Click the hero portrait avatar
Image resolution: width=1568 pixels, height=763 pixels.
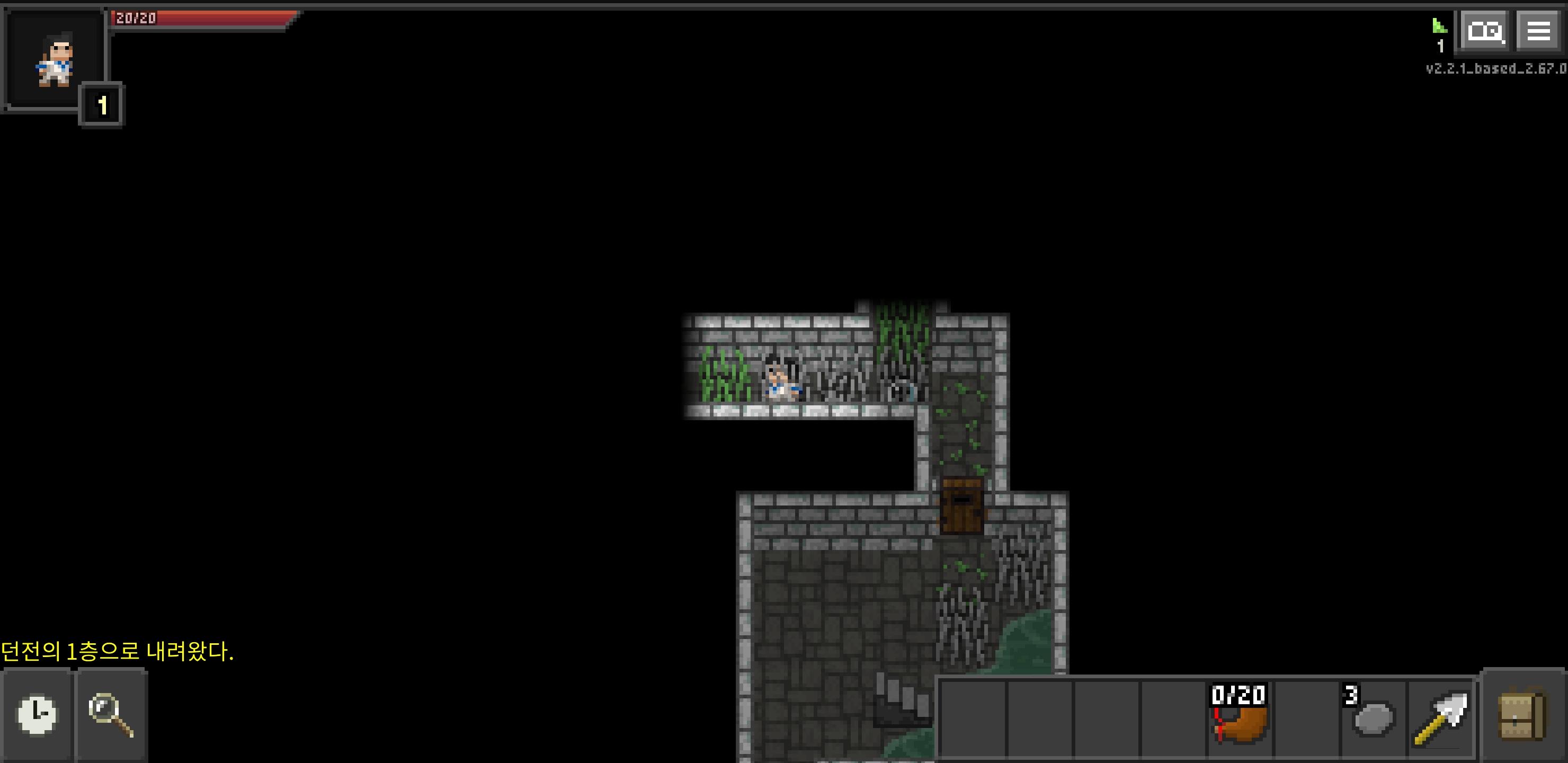tap(55, 58)
